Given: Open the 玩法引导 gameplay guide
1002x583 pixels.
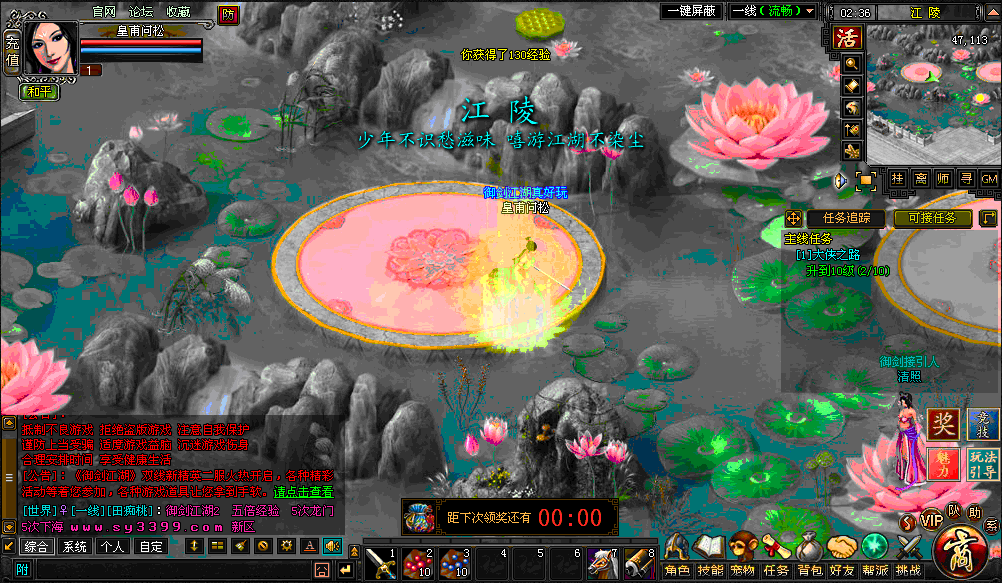Looking at the screenshot, I should [x=982, y=463].
